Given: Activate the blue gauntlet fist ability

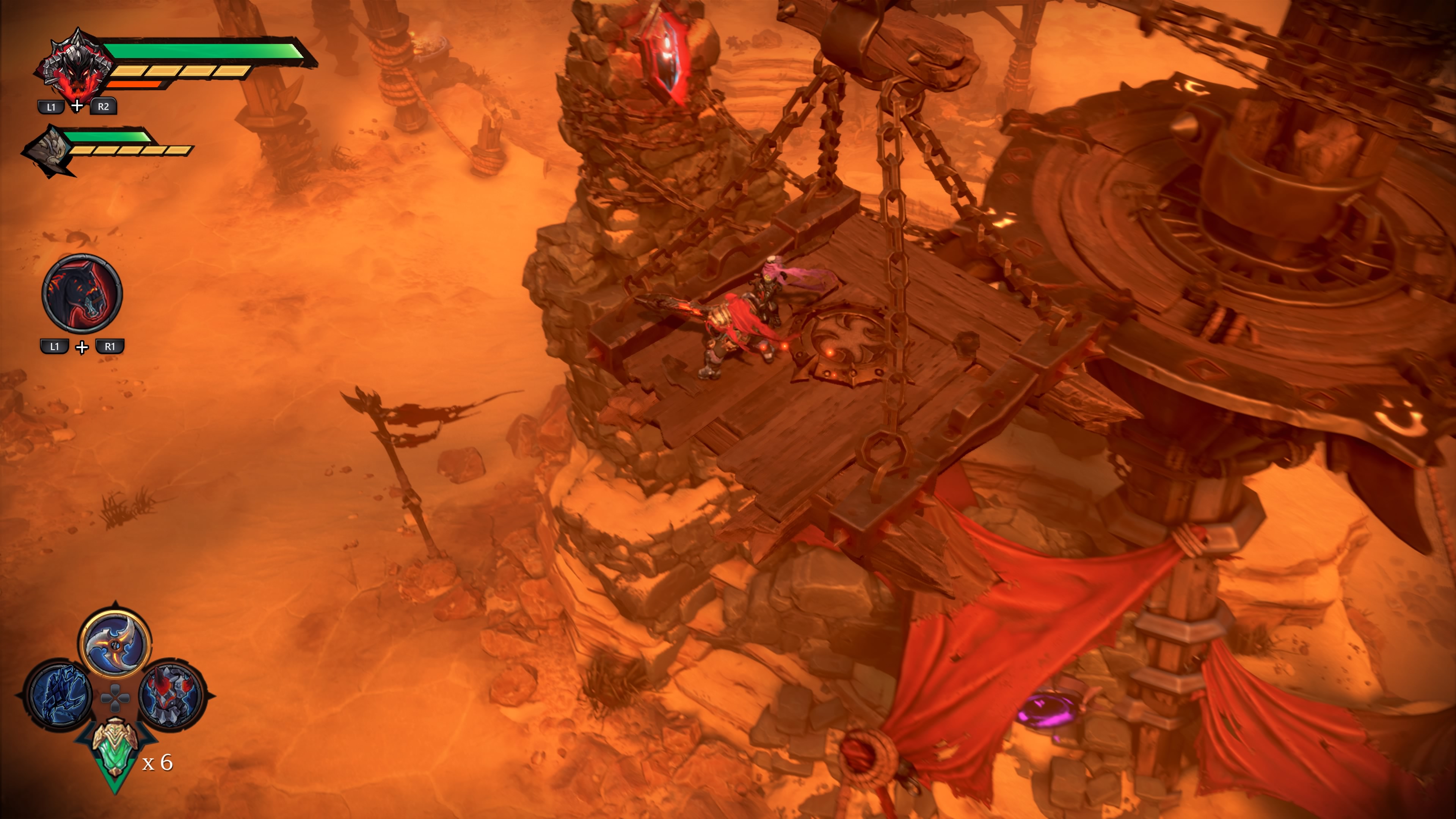Looking at the screenshot, I should click(x=61, y=695).
